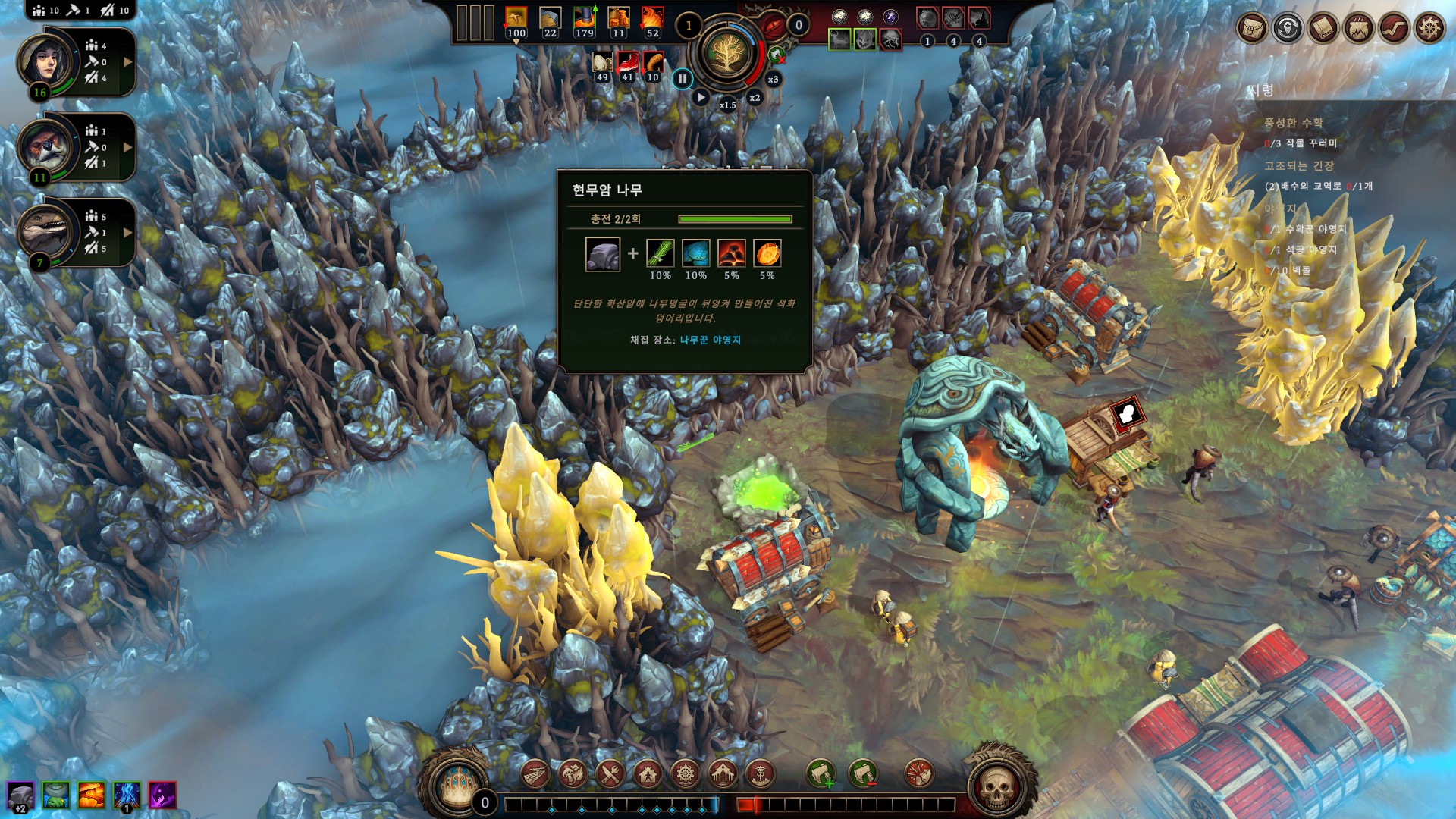The height and width of the screenshot is (819, 1456).
Task: Open the trade routes line-graph icon
Action: click(x=1394, y=29)
